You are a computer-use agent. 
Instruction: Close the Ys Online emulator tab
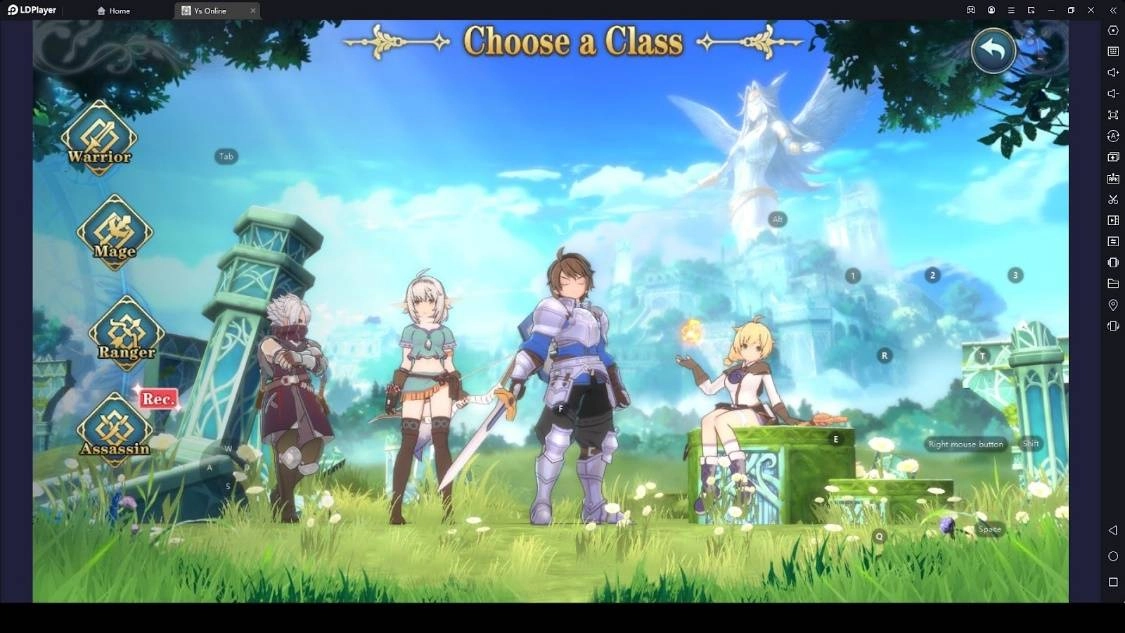(252, 11)
